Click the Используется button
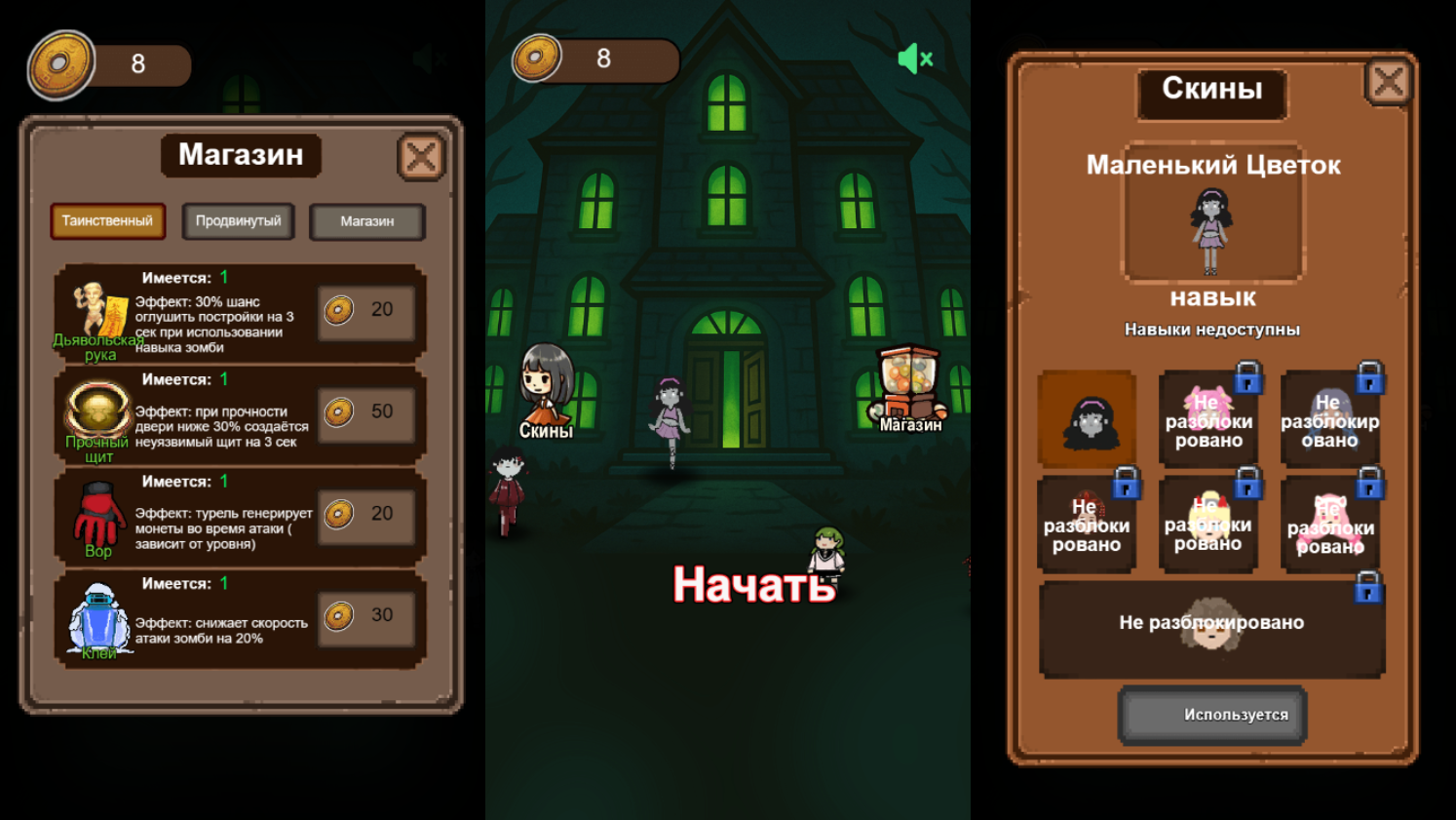1456x820 pixels. [1210, 714]
